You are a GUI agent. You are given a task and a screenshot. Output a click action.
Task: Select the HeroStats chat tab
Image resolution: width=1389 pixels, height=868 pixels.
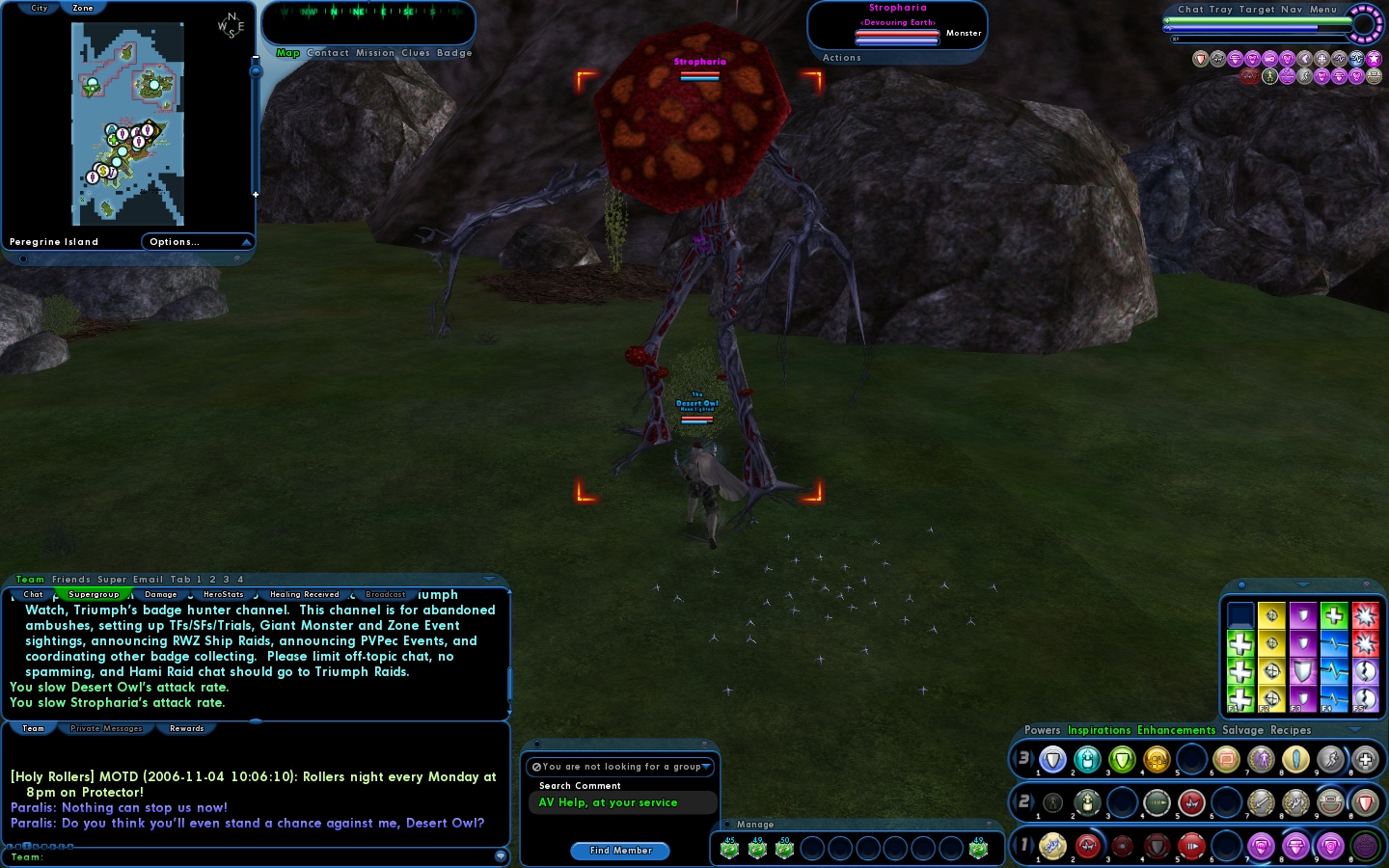click(x=223, y=594)
